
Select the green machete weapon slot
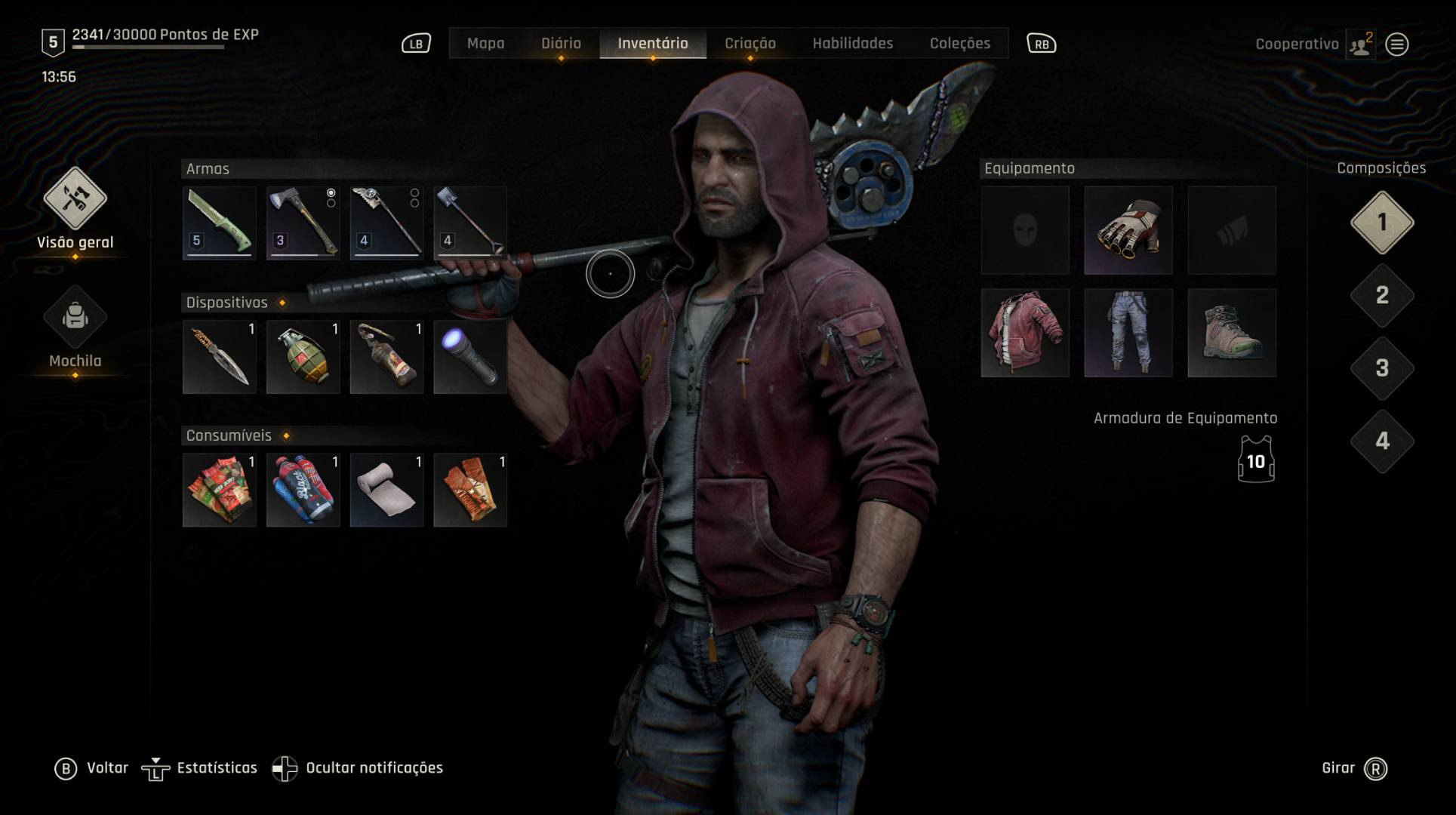click(220, 223)
